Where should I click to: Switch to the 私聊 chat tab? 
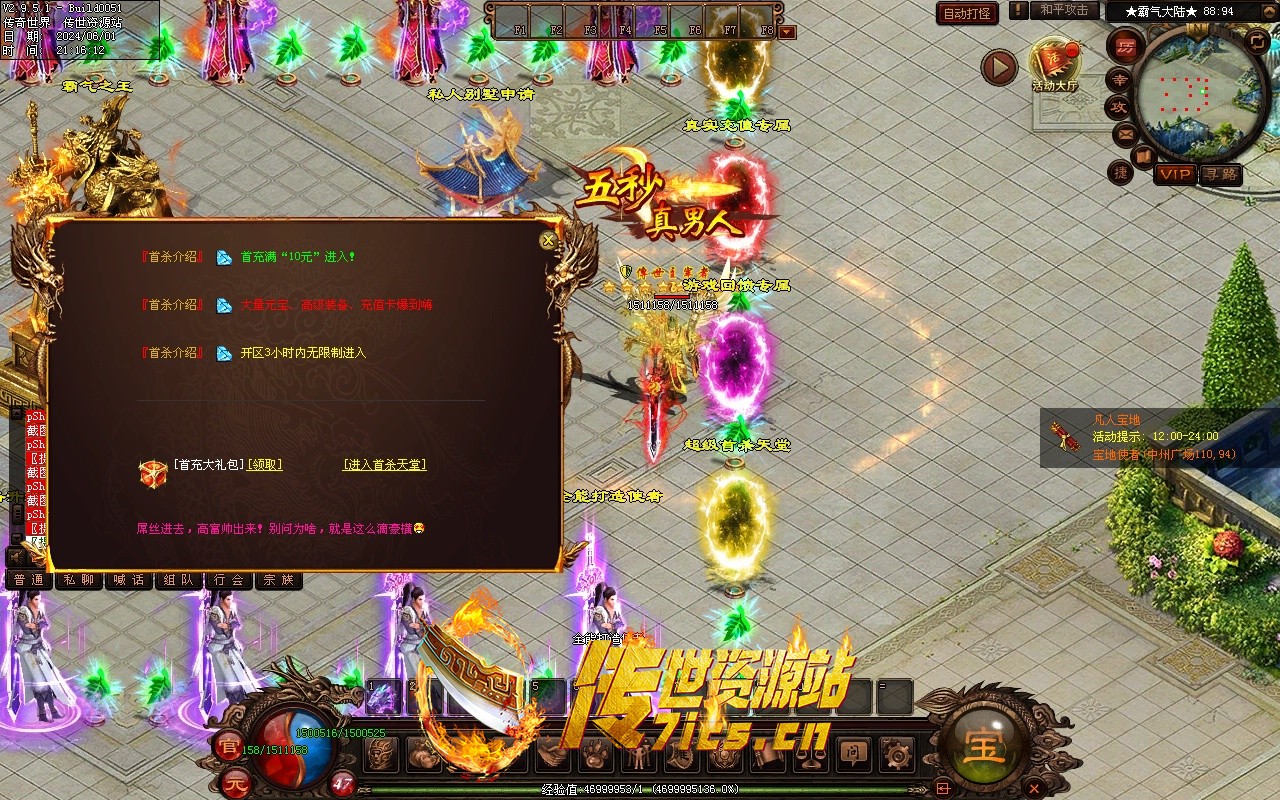pos(79,580)
